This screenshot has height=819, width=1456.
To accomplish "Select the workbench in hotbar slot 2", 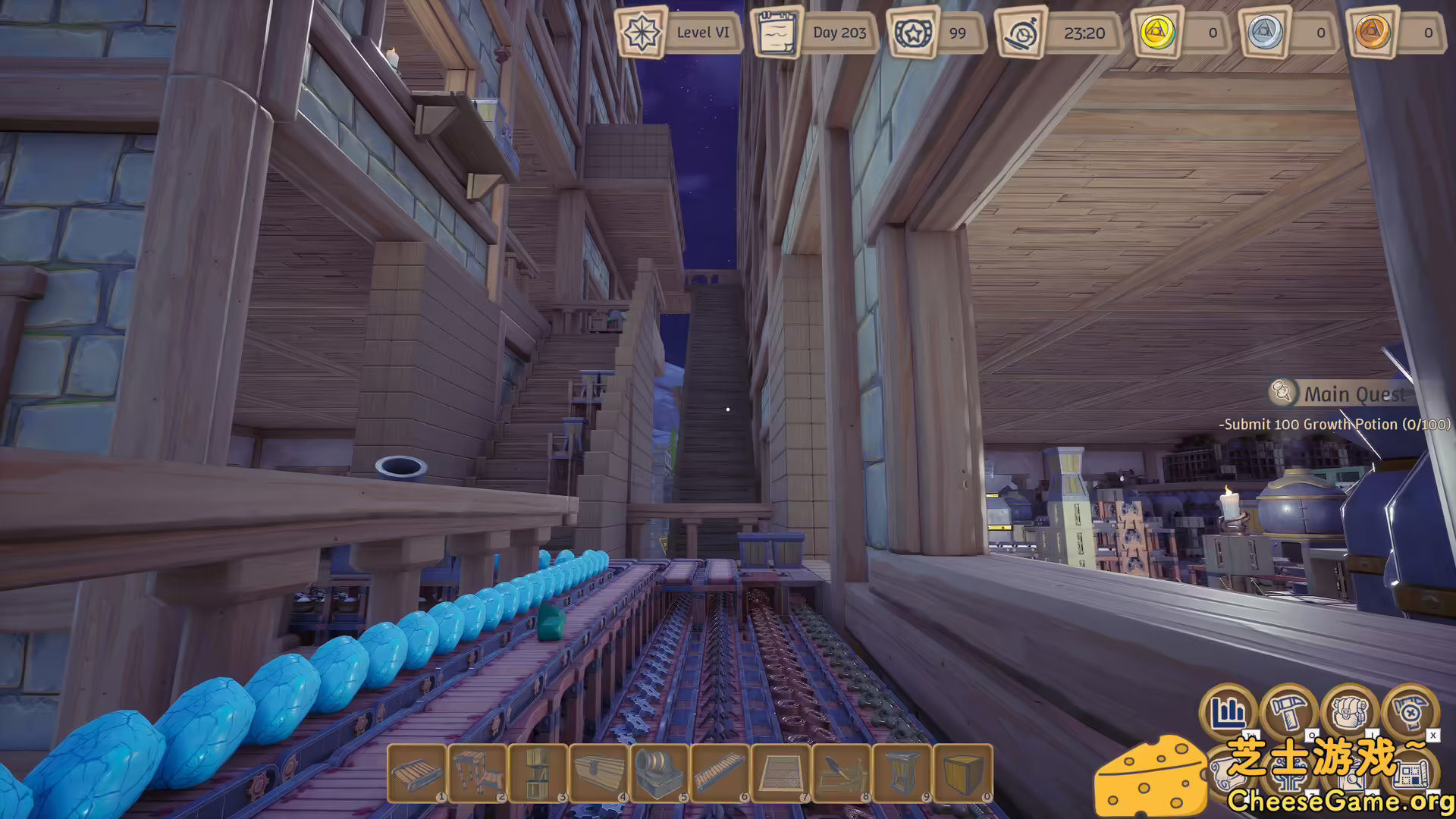I will (x=476, y=775).
